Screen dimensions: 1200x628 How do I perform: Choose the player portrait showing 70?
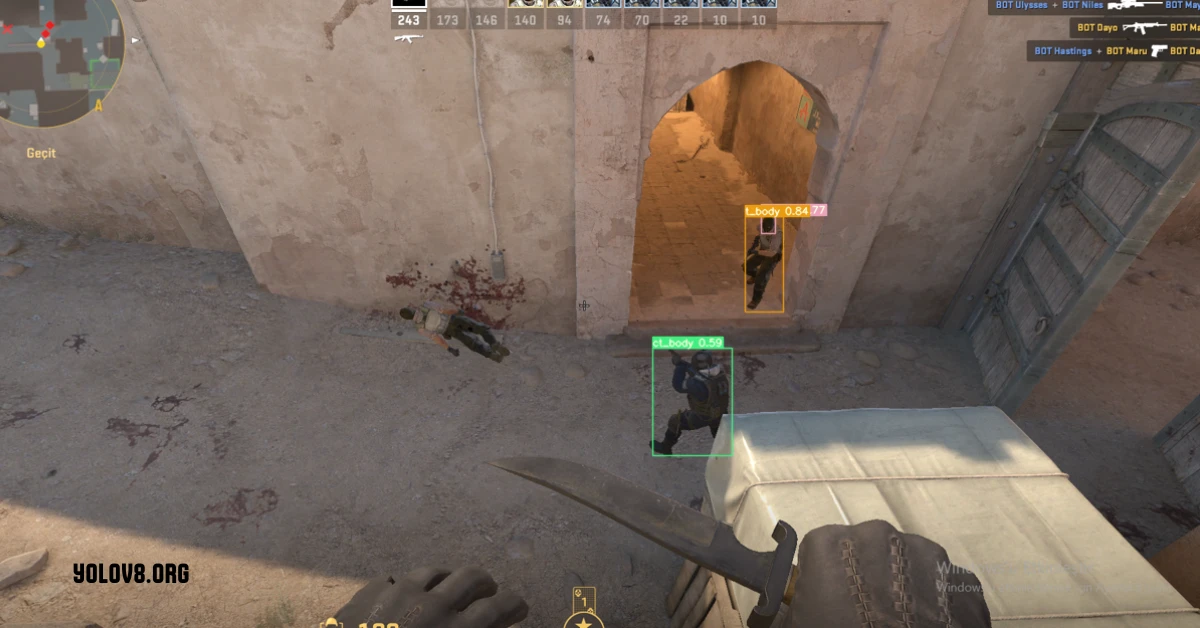click(642, 14)
